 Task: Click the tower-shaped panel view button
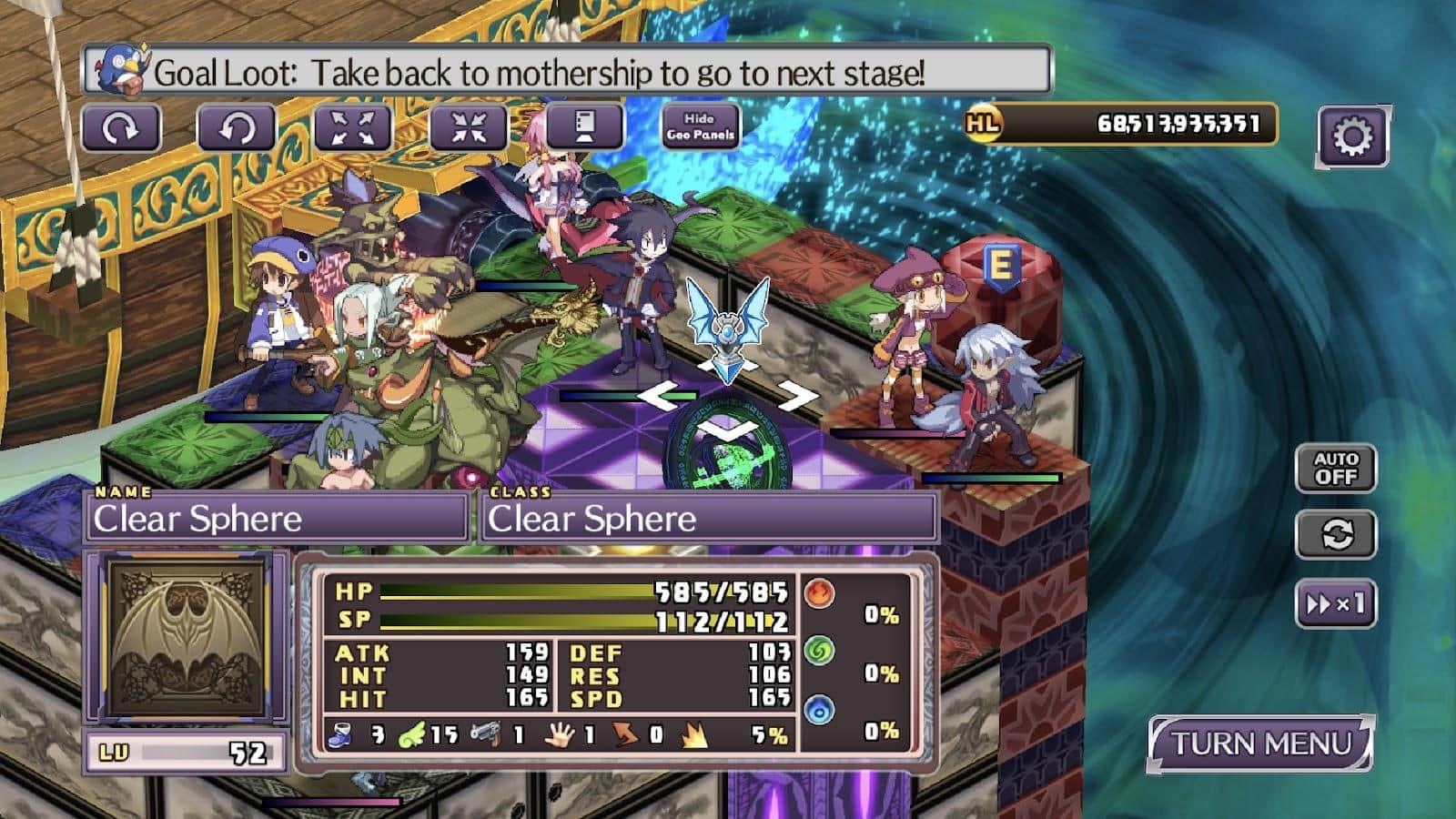(x=584, y=126)
